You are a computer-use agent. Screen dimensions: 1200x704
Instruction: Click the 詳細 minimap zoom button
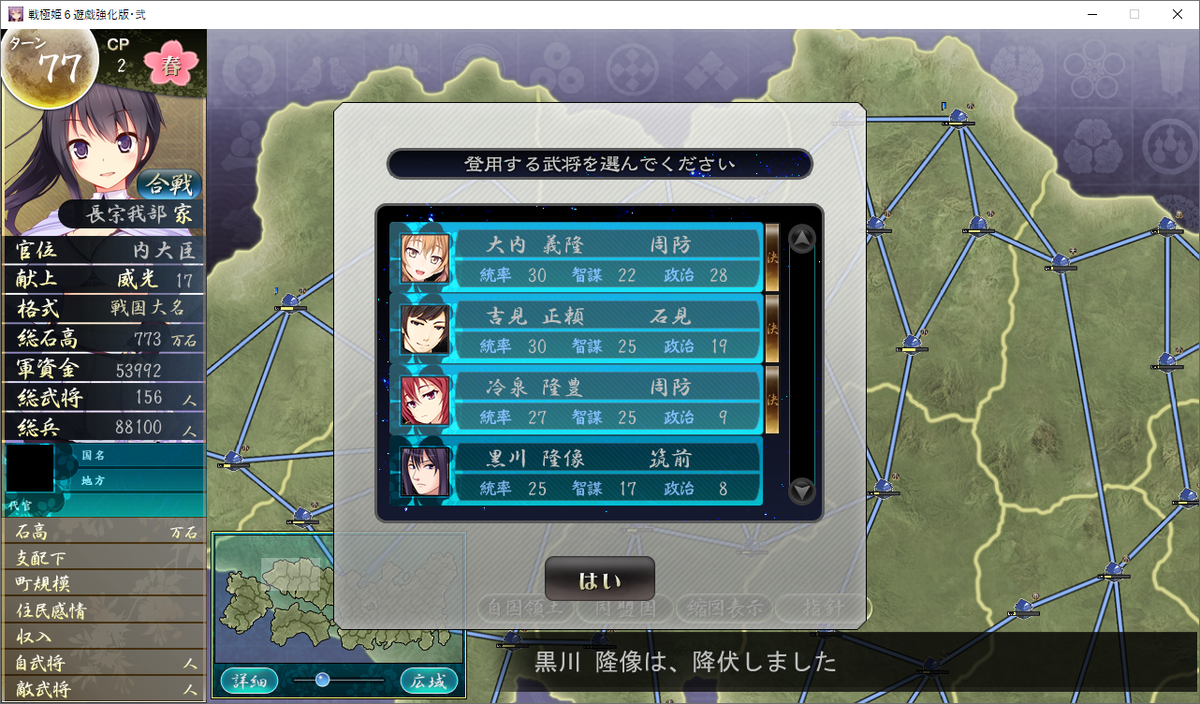tap(249, 681)
